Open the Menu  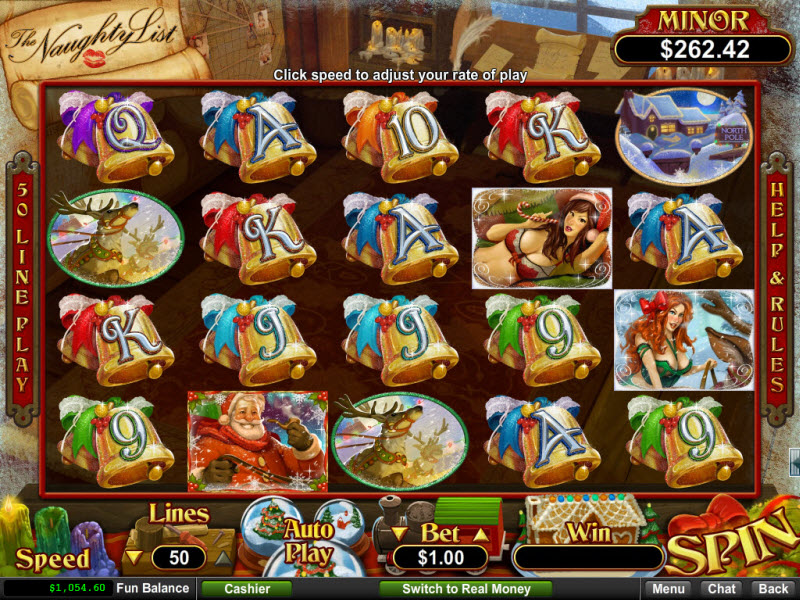click(x=670, y=589)
